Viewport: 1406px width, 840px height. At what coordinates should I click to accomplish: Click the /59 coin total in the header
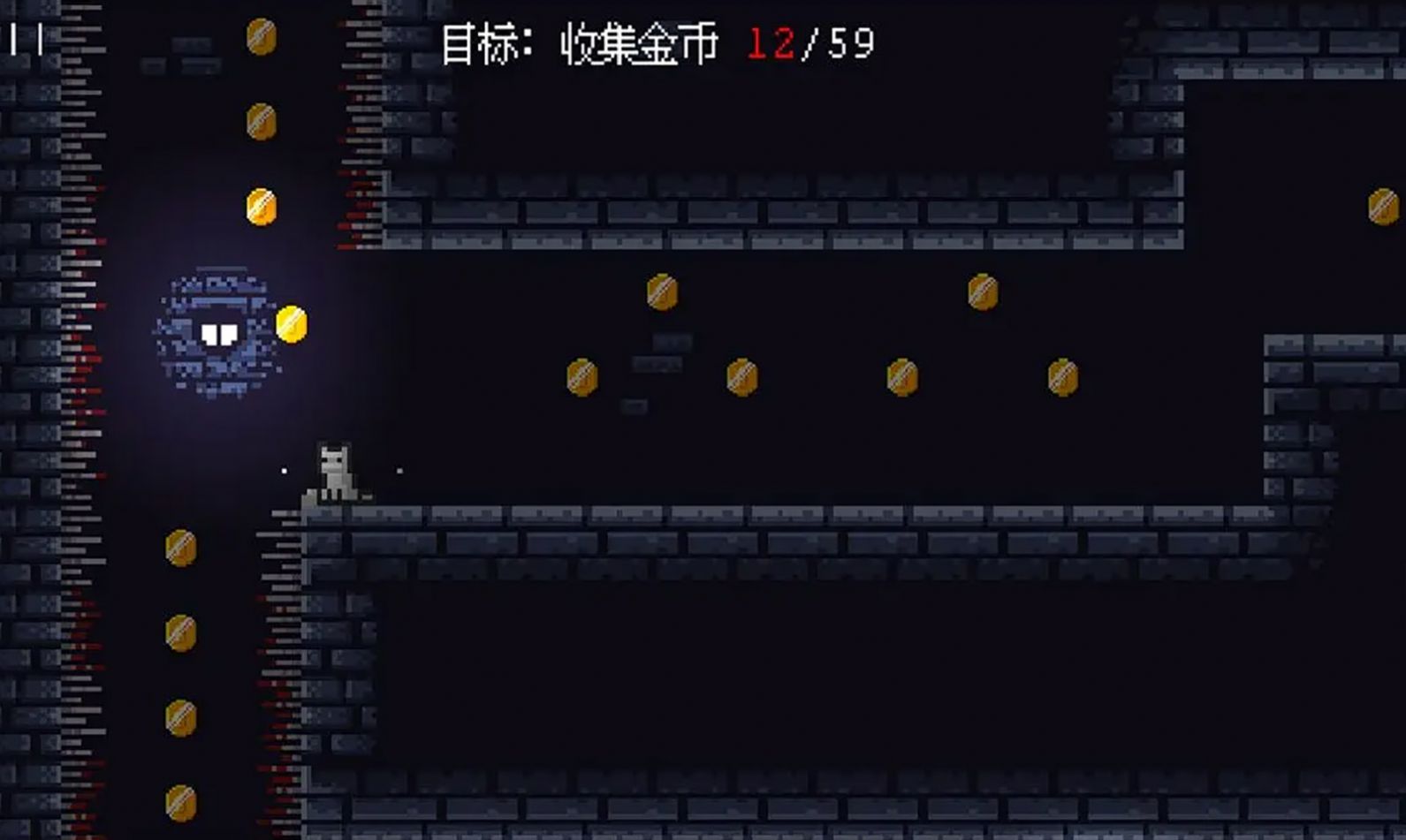837,40
